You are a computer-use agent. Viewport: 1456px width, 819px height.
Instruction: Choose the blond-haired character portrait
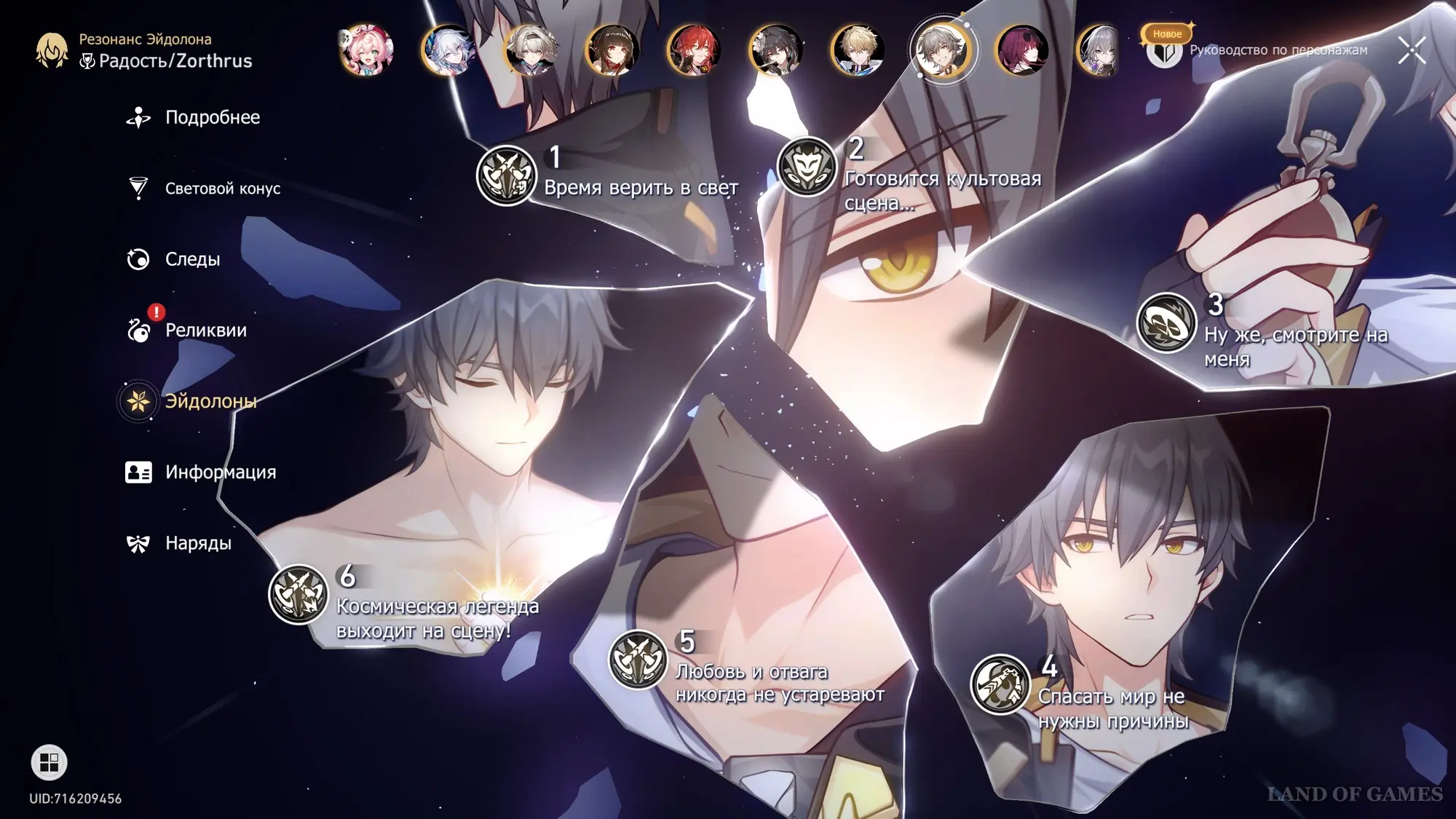click(x=858, y=50)
